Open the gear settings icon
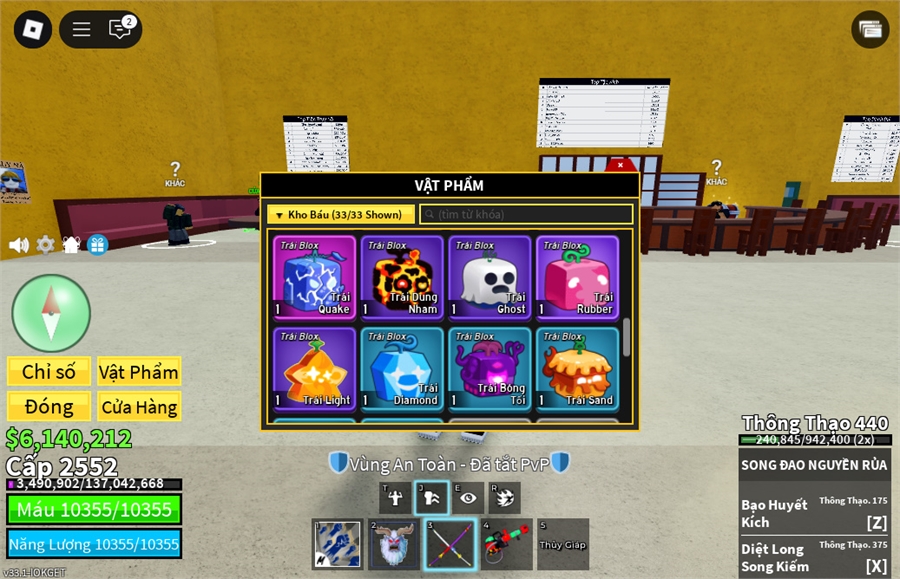This screenshot has height=579, width=900. pyautogui.click(x=46, y=245)
